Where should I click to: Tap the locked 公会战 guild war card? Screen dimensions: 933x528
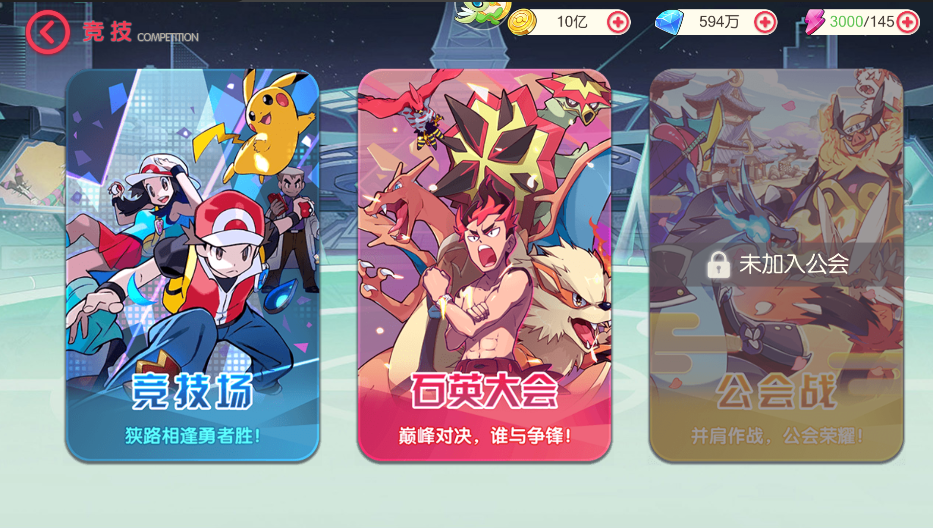(776, 265)
